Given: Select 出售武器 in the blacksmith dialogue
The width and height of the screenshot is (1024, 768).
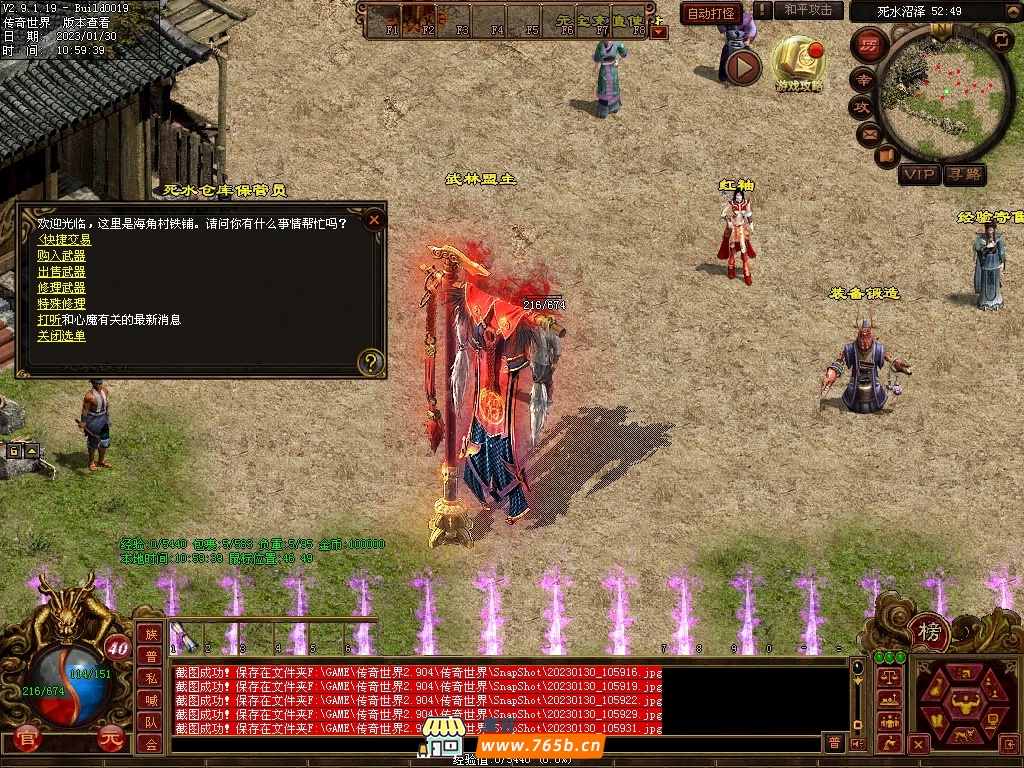Looking at the screenshot, I should pyautogui.click(x=61, y=272).
